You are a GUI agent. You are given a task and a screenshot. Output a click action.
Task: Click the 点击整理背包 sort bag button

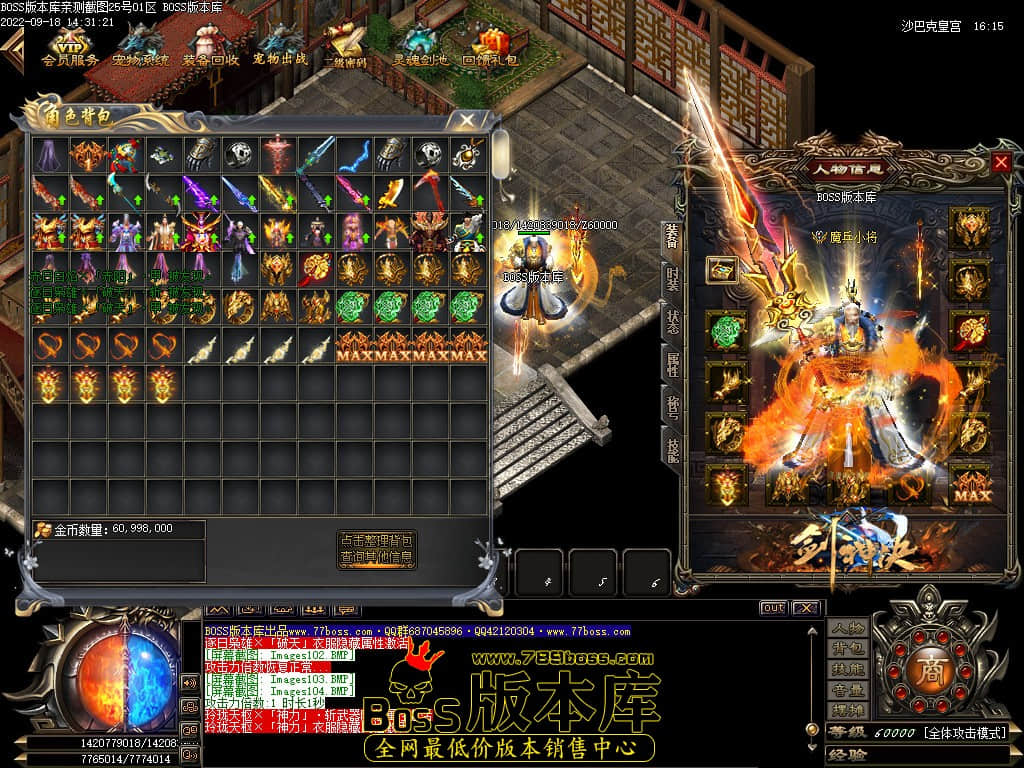(x=376, y=539)
